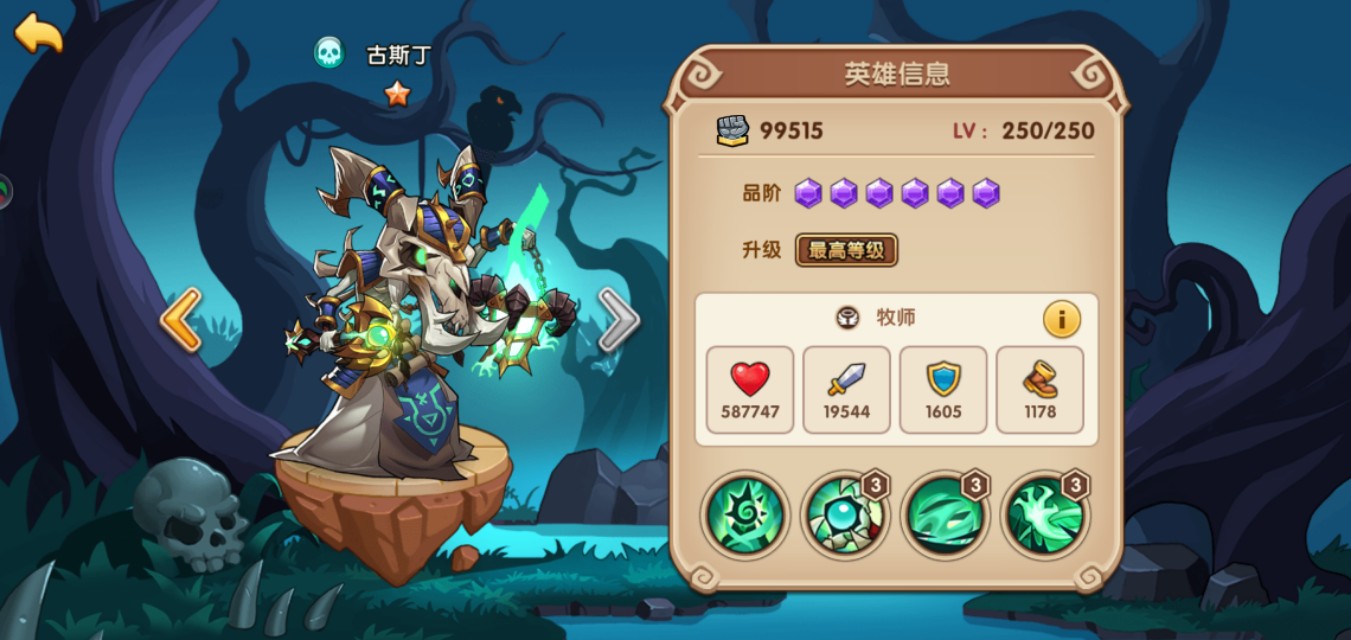1351x640 pixels.
Task: Show the fourth green slash skill
Action: coord(1045,515)
